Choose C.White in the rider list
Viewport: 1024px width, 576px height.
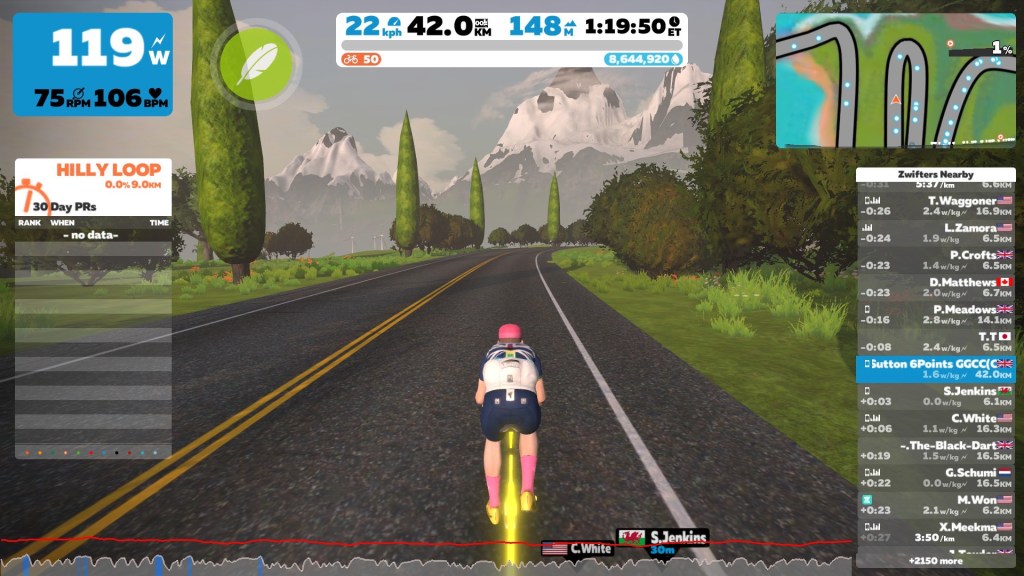[936, 423]
